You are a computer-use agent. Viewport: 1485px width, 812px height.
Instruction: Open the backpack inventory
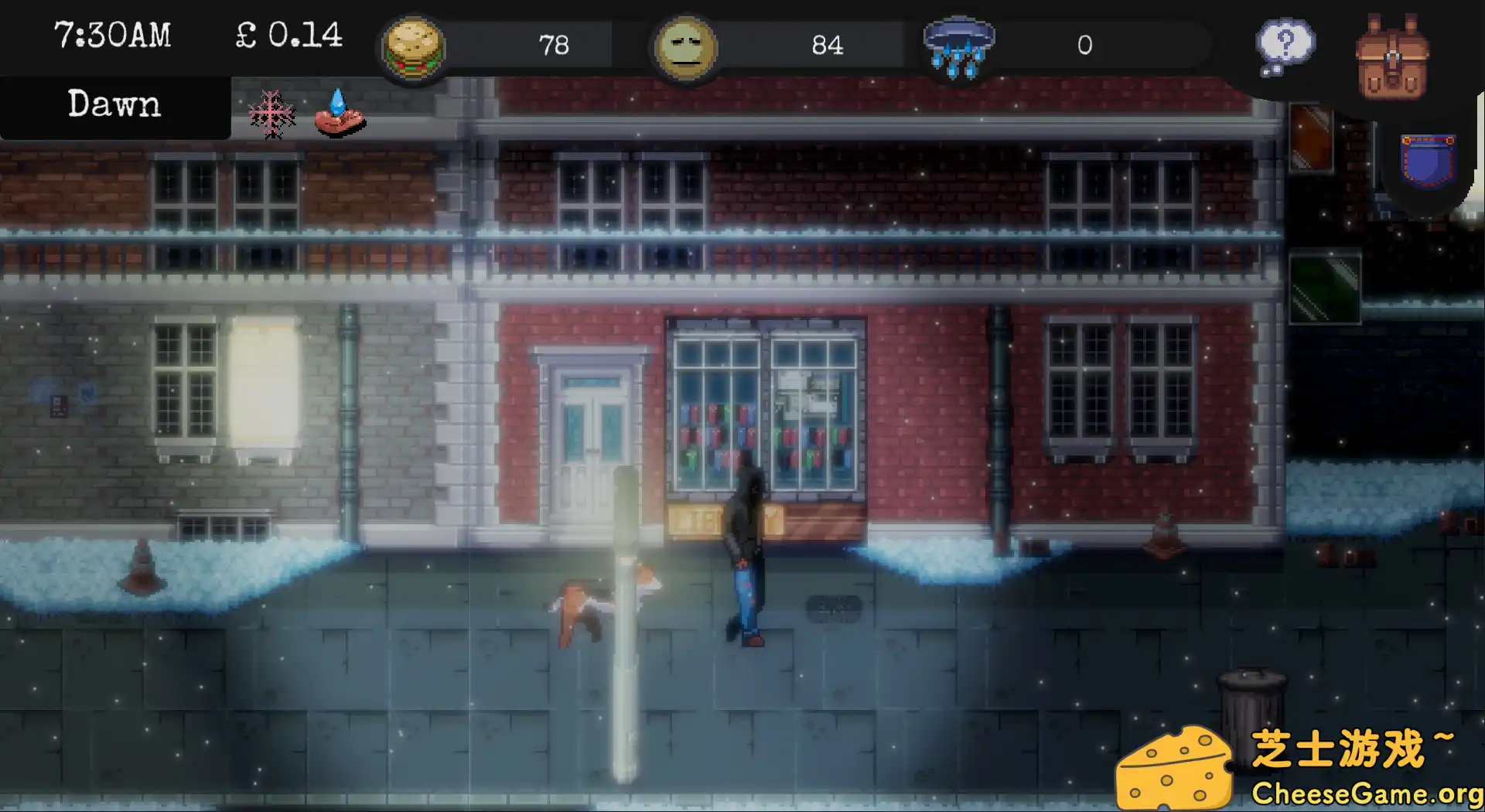(x=1392, y=54)
